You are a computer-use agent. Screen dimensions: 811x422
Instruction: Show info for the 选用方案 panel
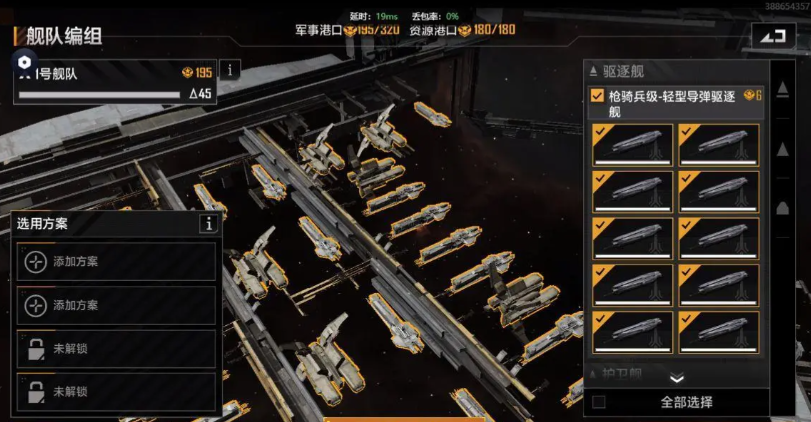click(x=208, y=224)
